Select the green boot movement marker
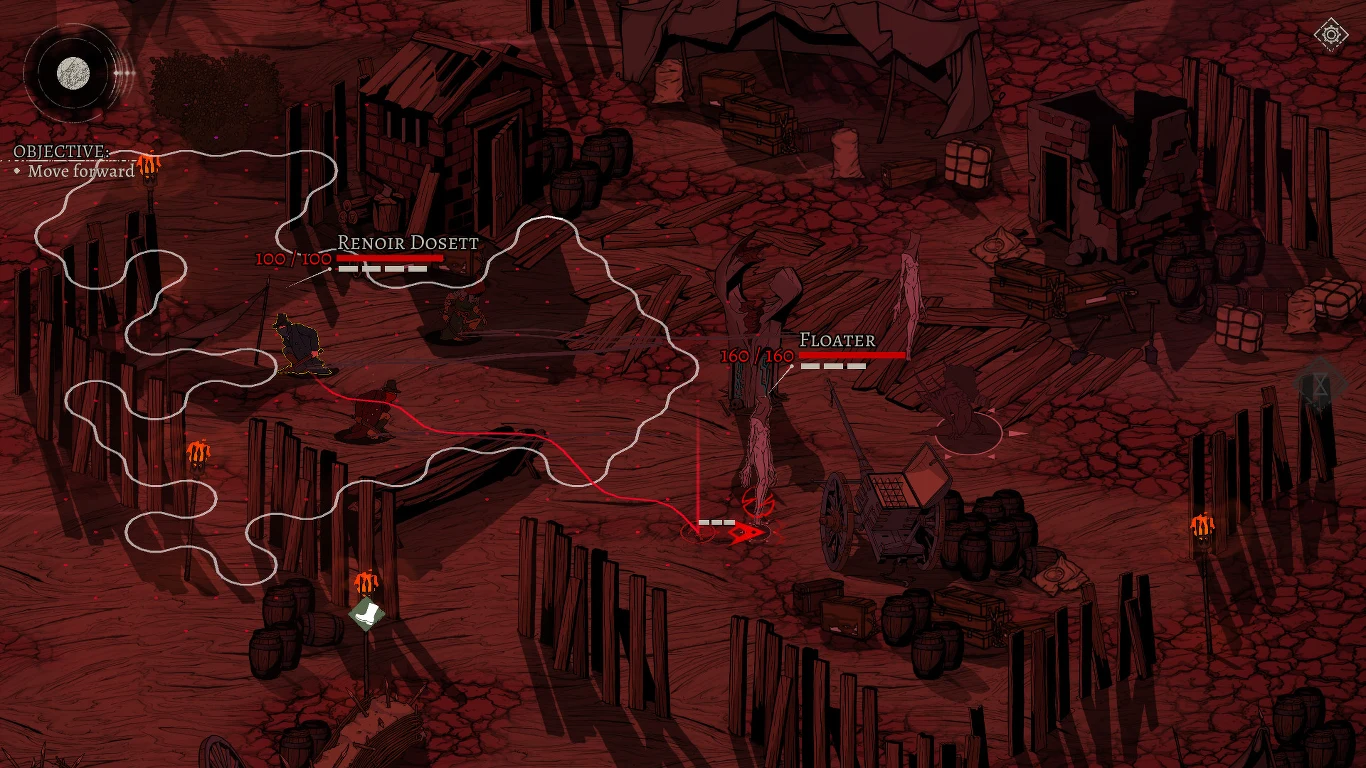 click(x=367, y=613)
